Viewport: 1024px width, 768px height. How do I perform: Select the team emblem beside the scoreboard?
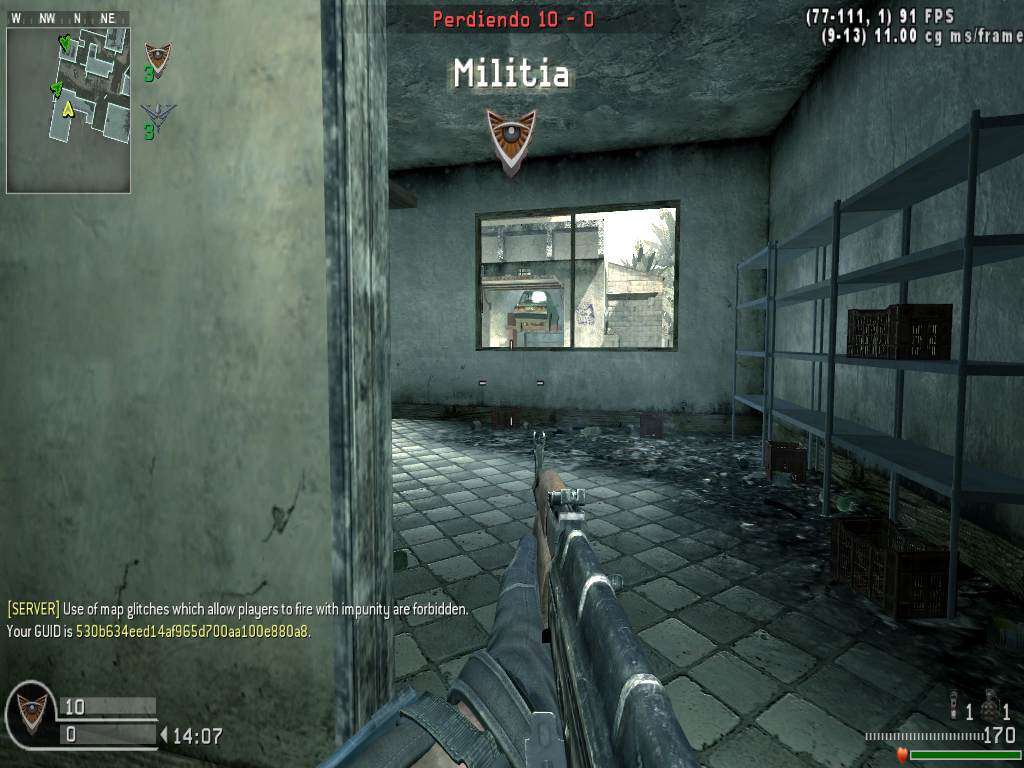(31, 714)
